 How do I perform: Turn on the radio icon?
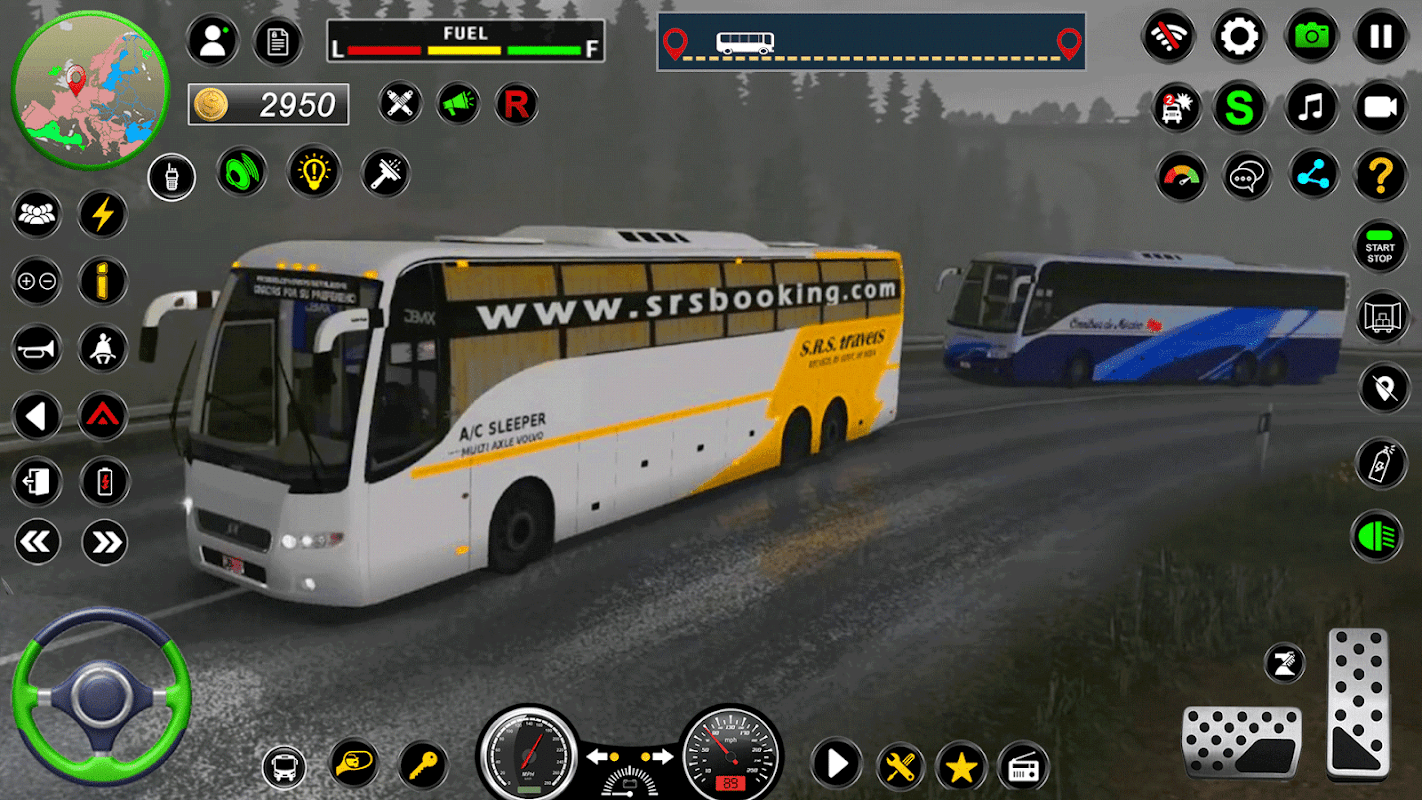pos(1022,767)
